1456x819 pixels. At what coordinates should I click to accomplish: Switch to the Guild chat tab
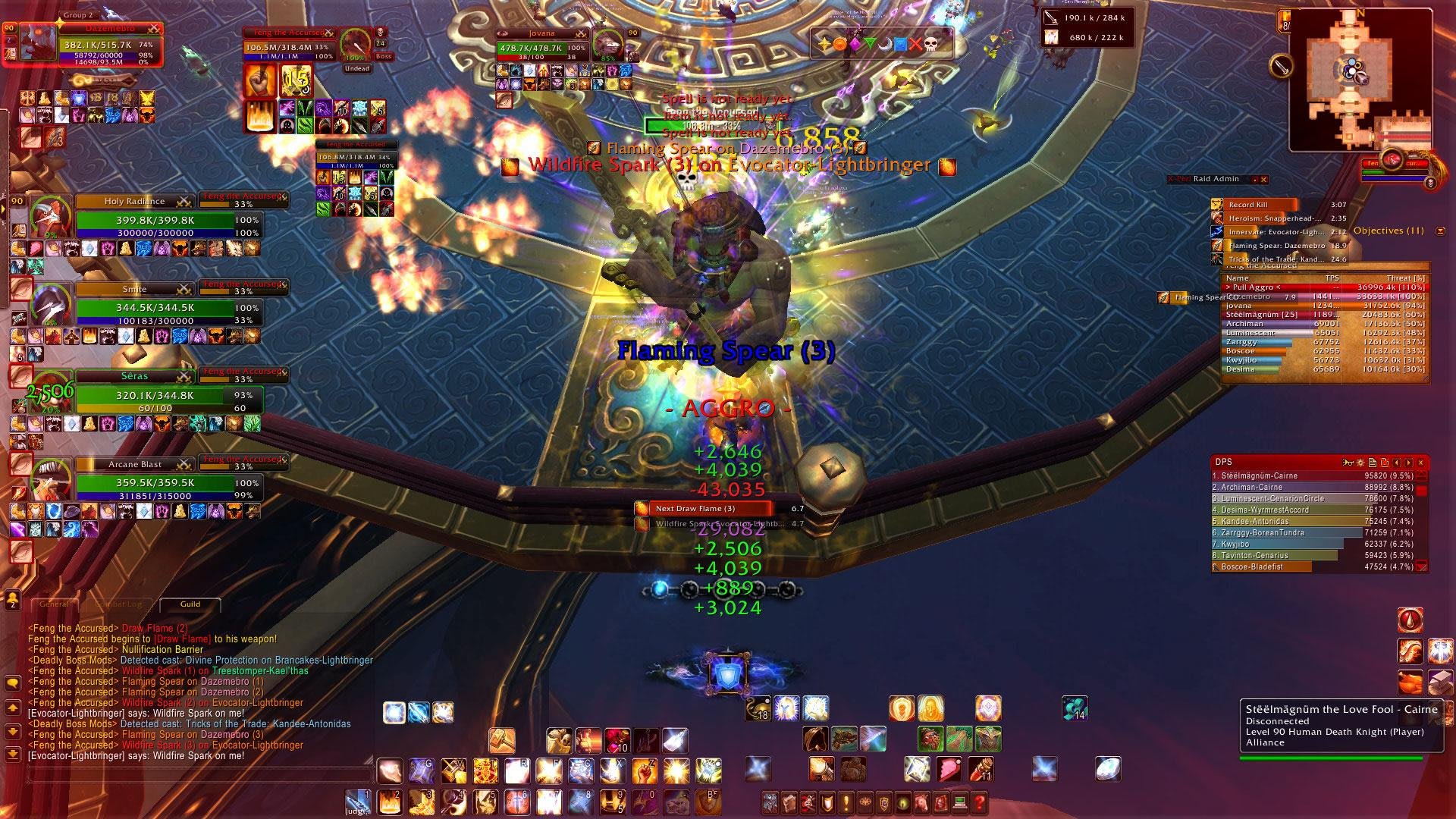coord(190,604)
